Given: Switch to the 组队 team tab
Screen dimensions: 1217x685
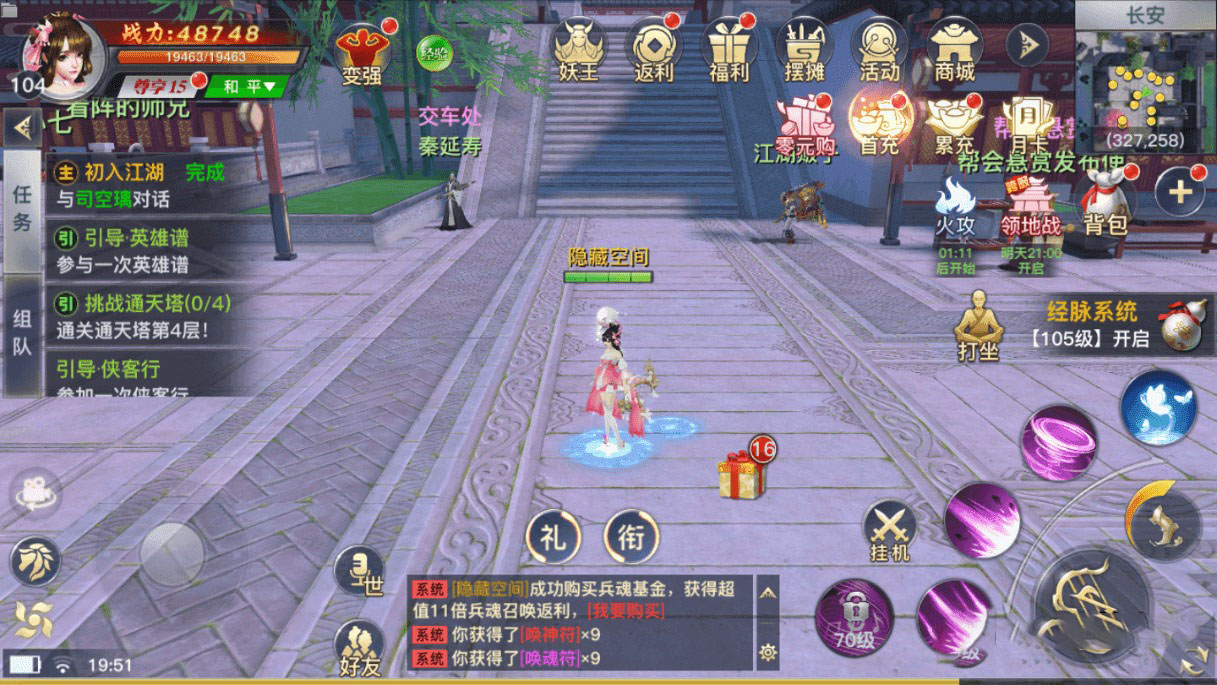Looking at the screenshot, I should 22,332.
